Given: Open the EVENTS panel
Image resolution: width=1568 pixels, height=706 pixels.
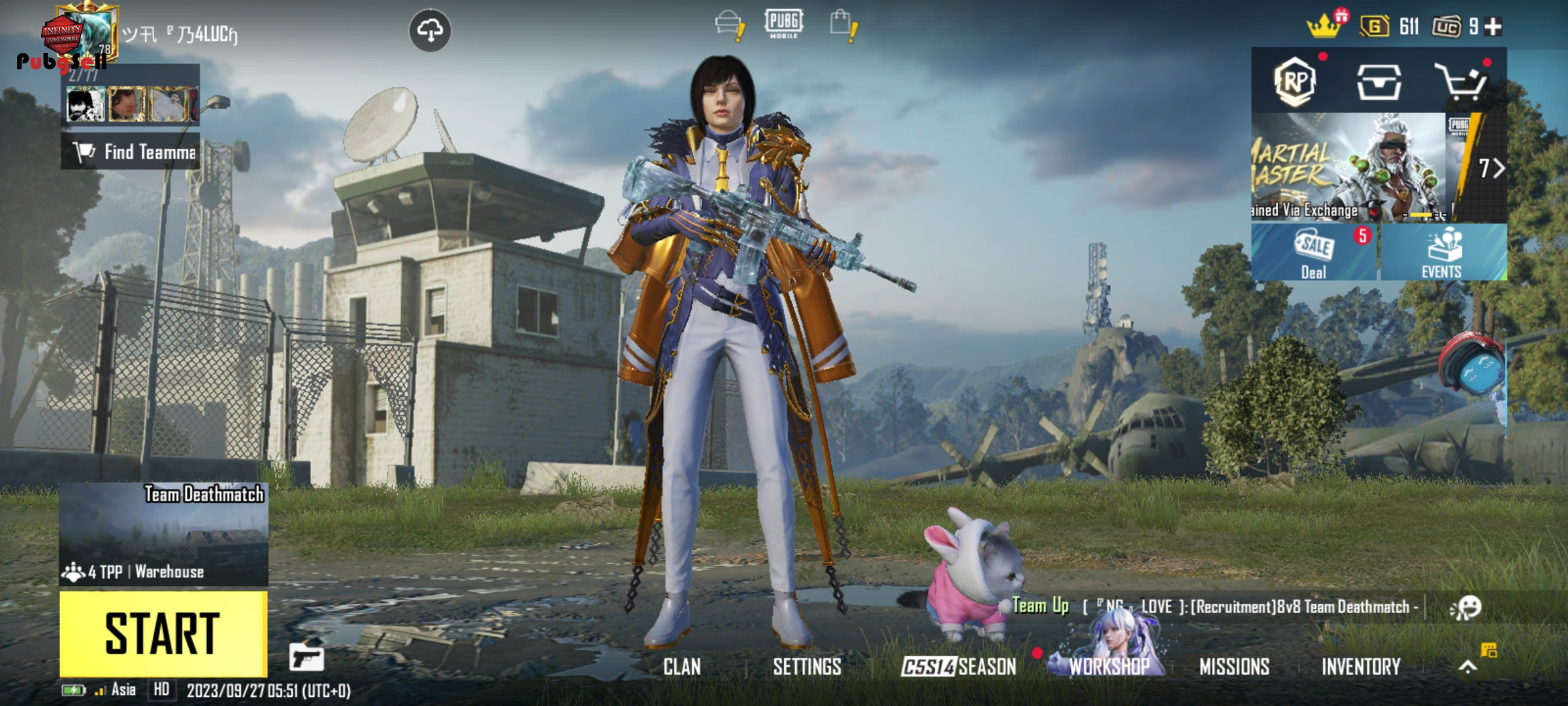Looking at the screenshot, I should (x=1442, y=252).
